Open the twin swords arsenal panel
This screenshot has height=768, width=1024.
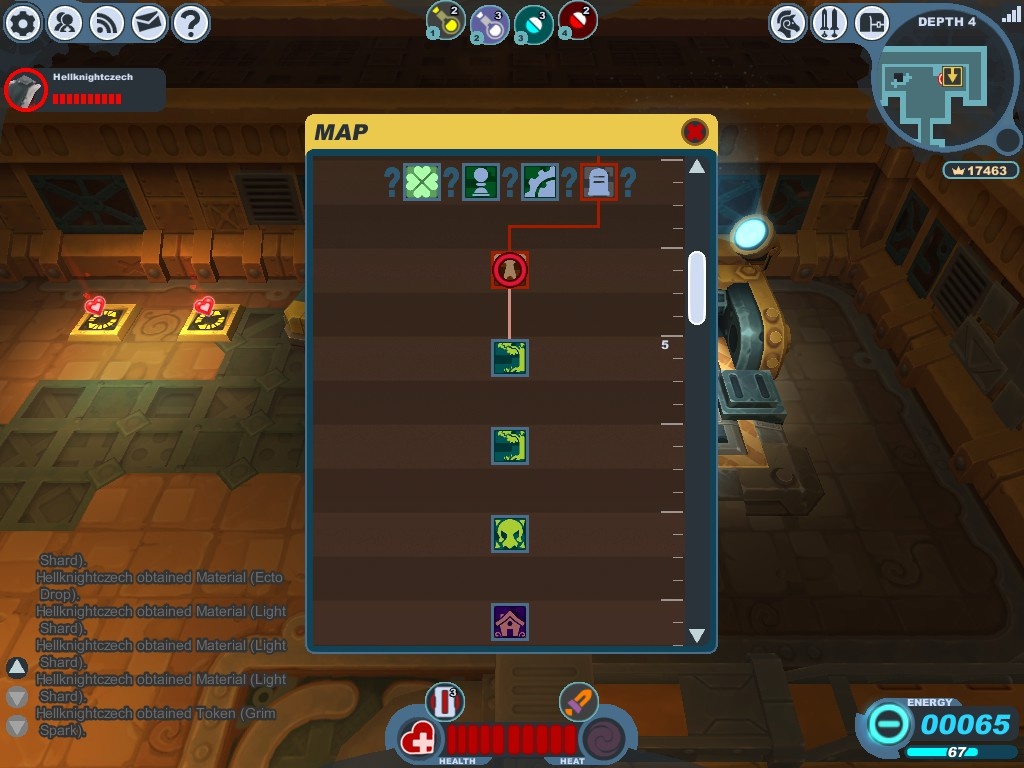(x=831, y=22)
